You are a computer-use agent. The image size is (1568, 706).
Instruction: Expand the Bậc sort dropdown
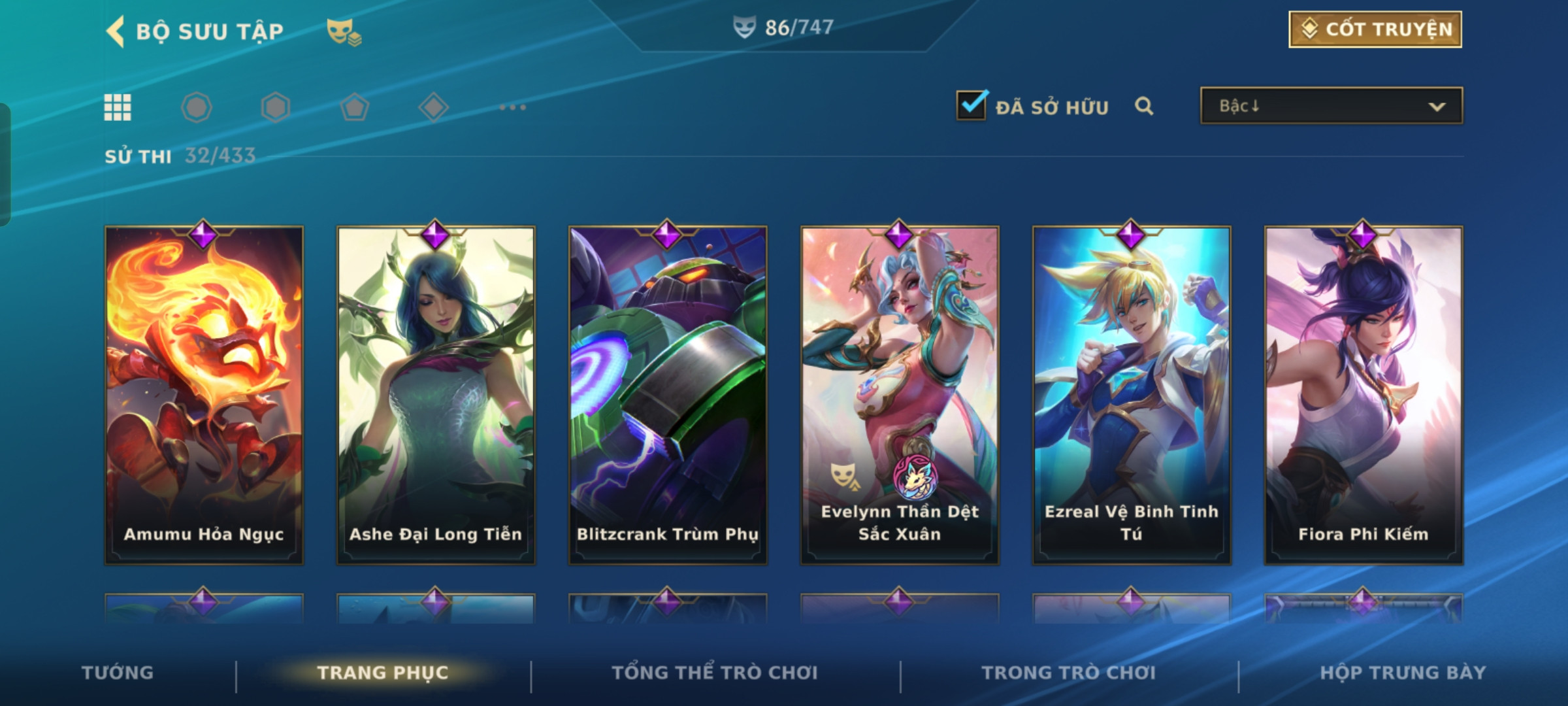pos(1331,106)
